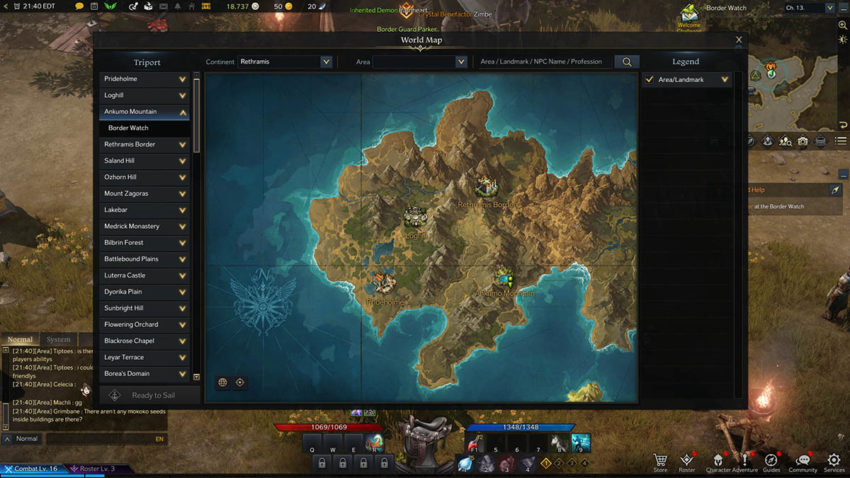Viewport: 850px width, 478px height.
Task: Open the Services menu
Action: (834, 462)
